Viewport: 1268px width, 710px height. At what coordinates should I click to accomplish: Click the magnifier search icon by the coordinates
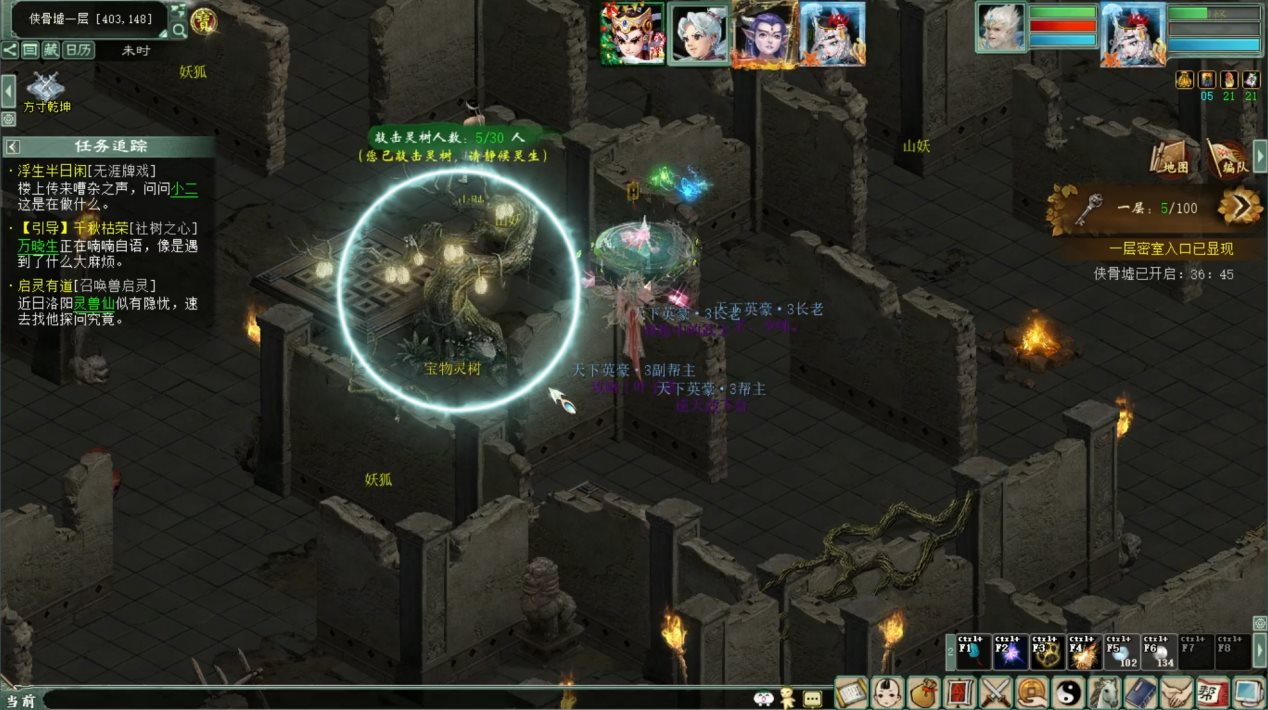tap(179, 30)
